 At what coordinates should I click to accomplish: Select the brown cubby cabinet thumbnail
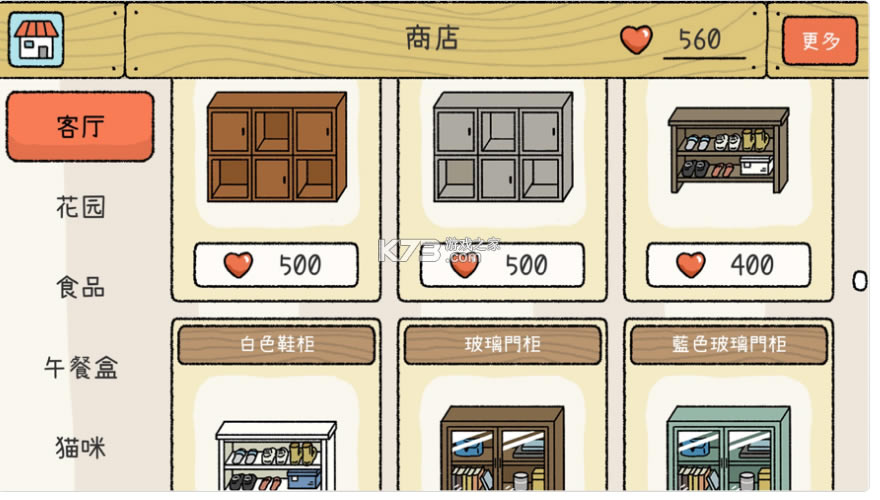coord(276,148)
